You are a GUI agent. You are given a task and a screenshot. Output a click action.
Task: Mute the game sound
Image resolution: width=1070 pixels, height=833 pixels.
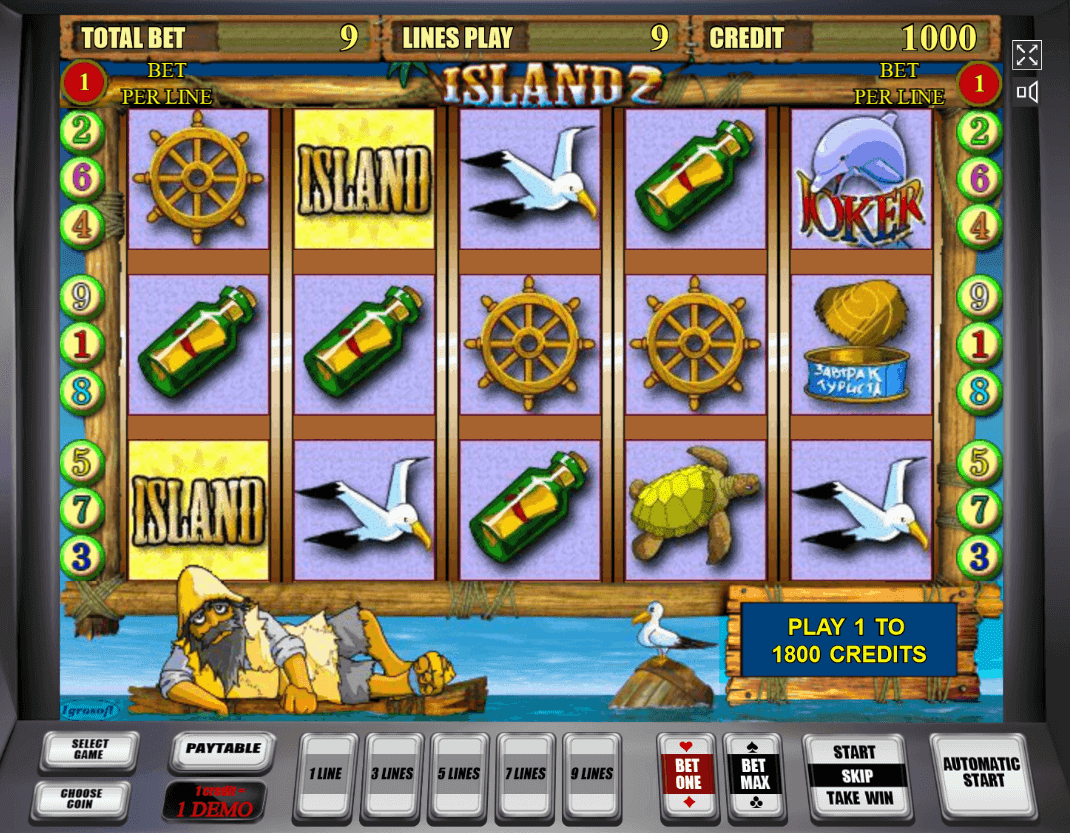[x=1027, y=93]
